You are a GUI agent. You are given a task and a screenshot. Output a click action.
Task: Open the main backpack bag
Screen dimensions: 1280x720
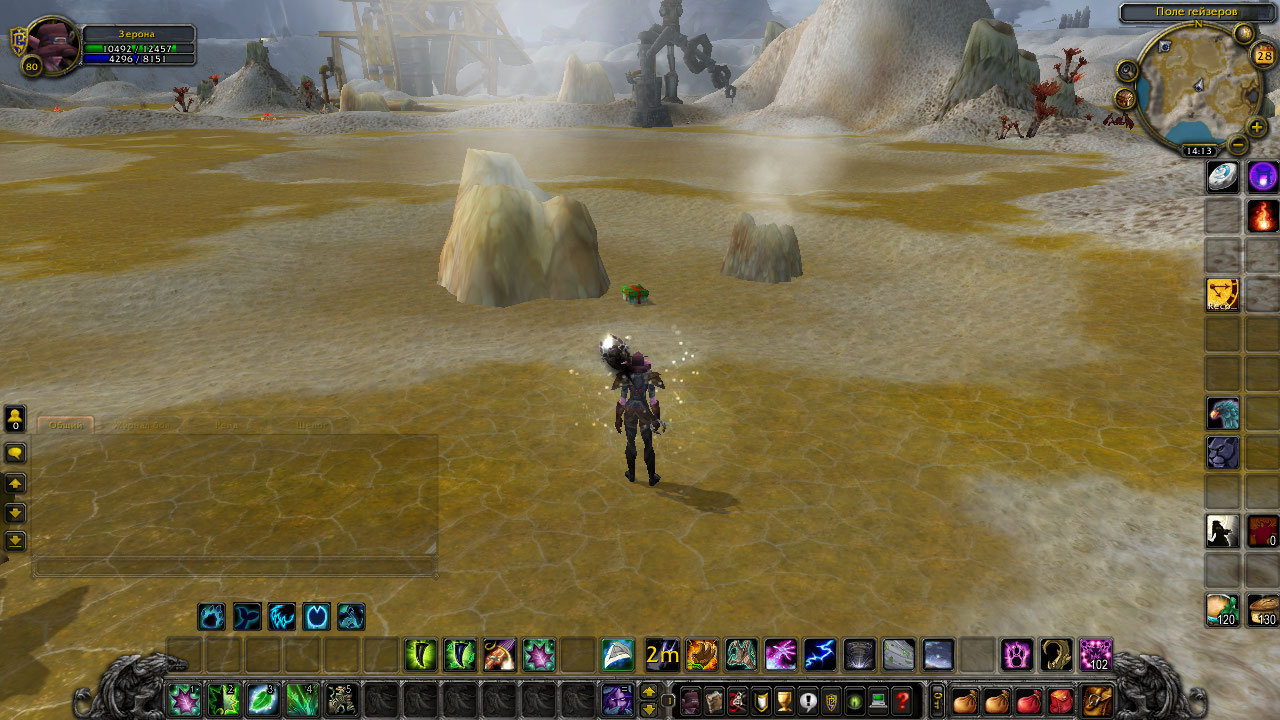tap(1096, 701)
